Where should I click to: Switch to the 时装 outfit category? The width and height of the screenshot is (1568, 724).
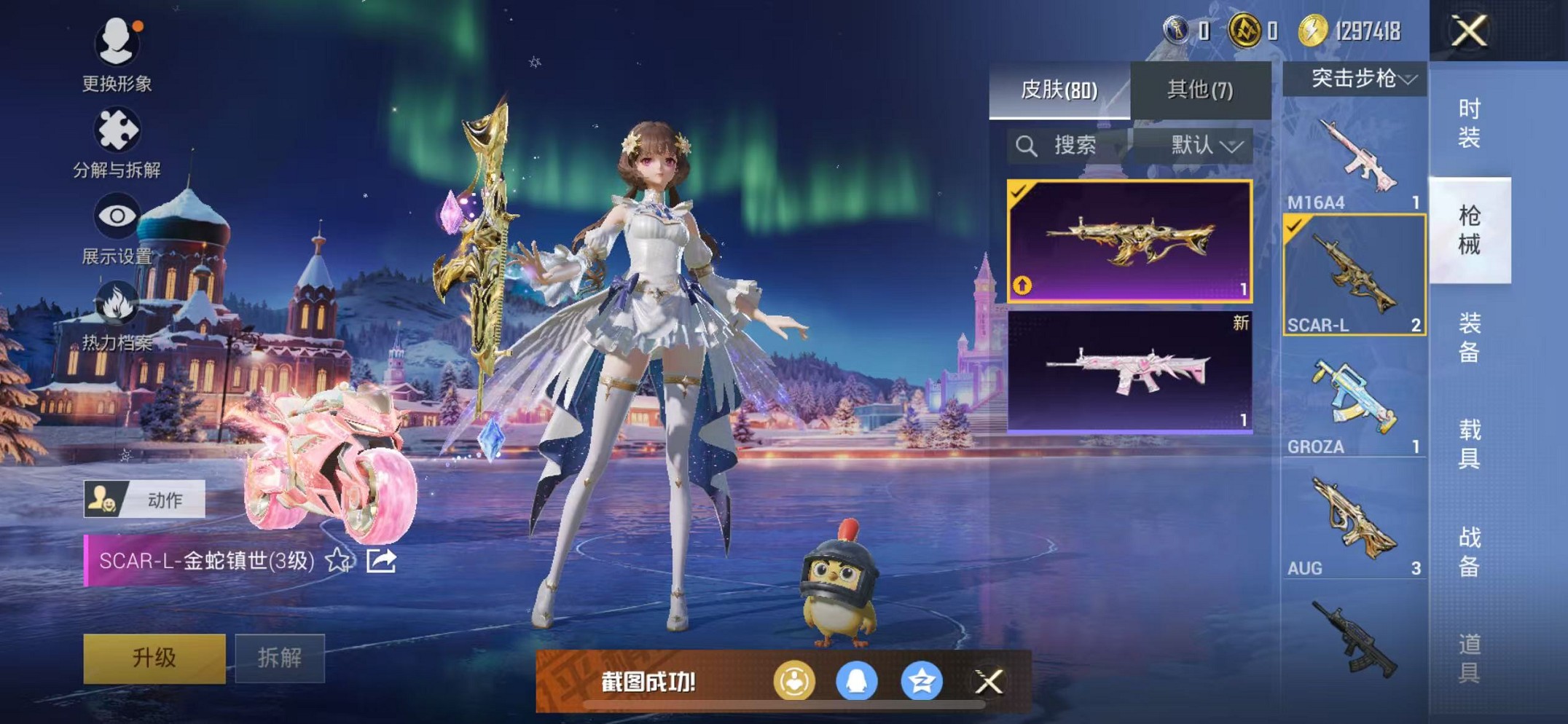click(x=1469, y=122)
